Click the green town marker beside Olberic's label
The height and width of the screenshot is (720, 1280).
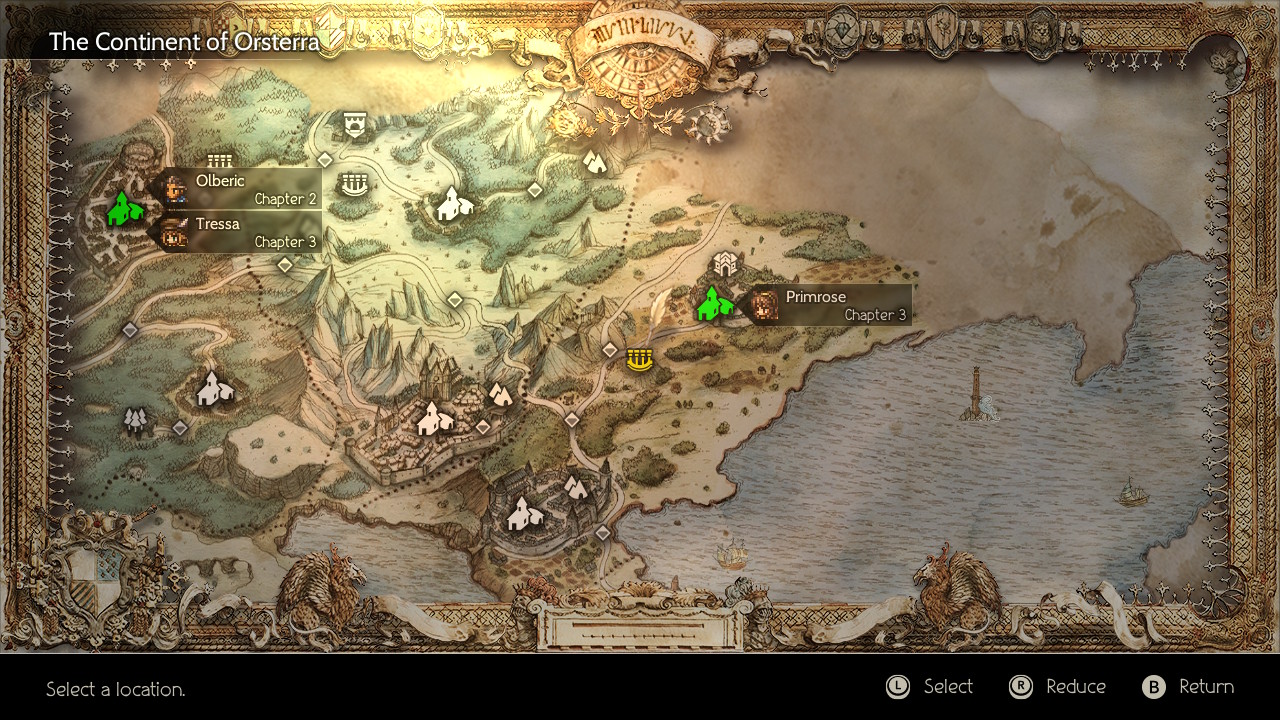[x=124, y=208]
